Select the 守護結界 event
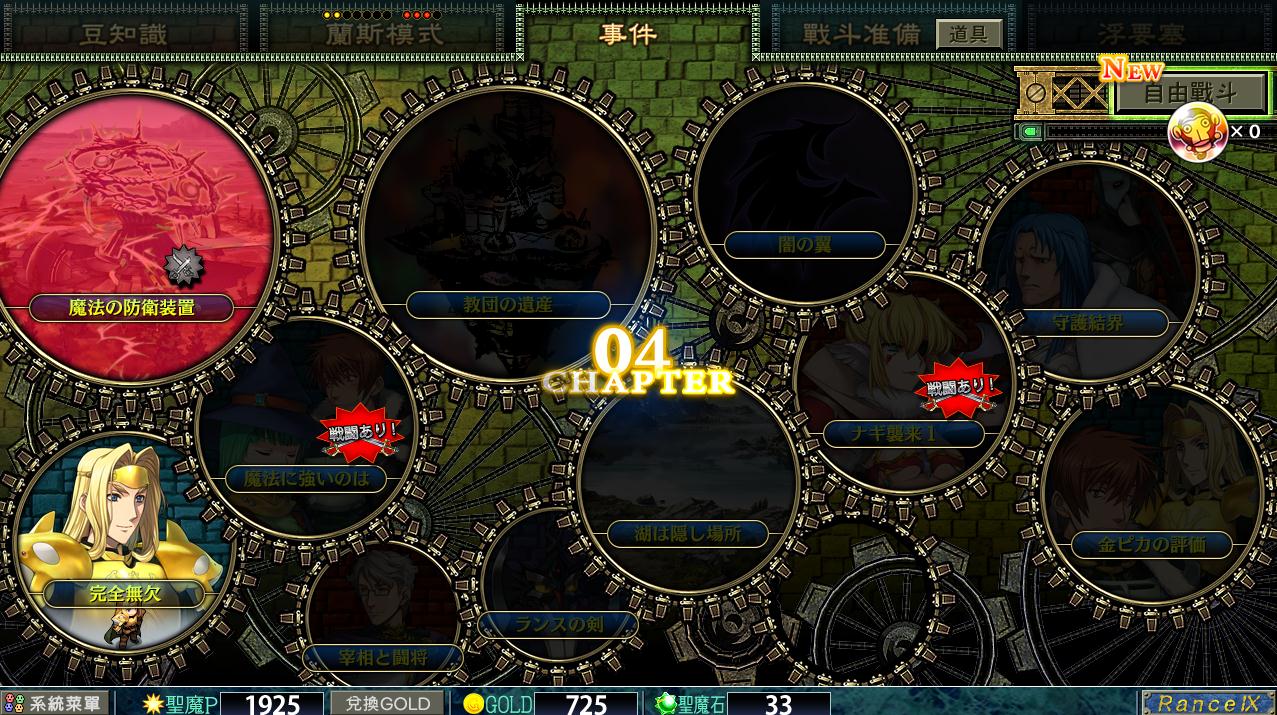 click(1088, 323)
